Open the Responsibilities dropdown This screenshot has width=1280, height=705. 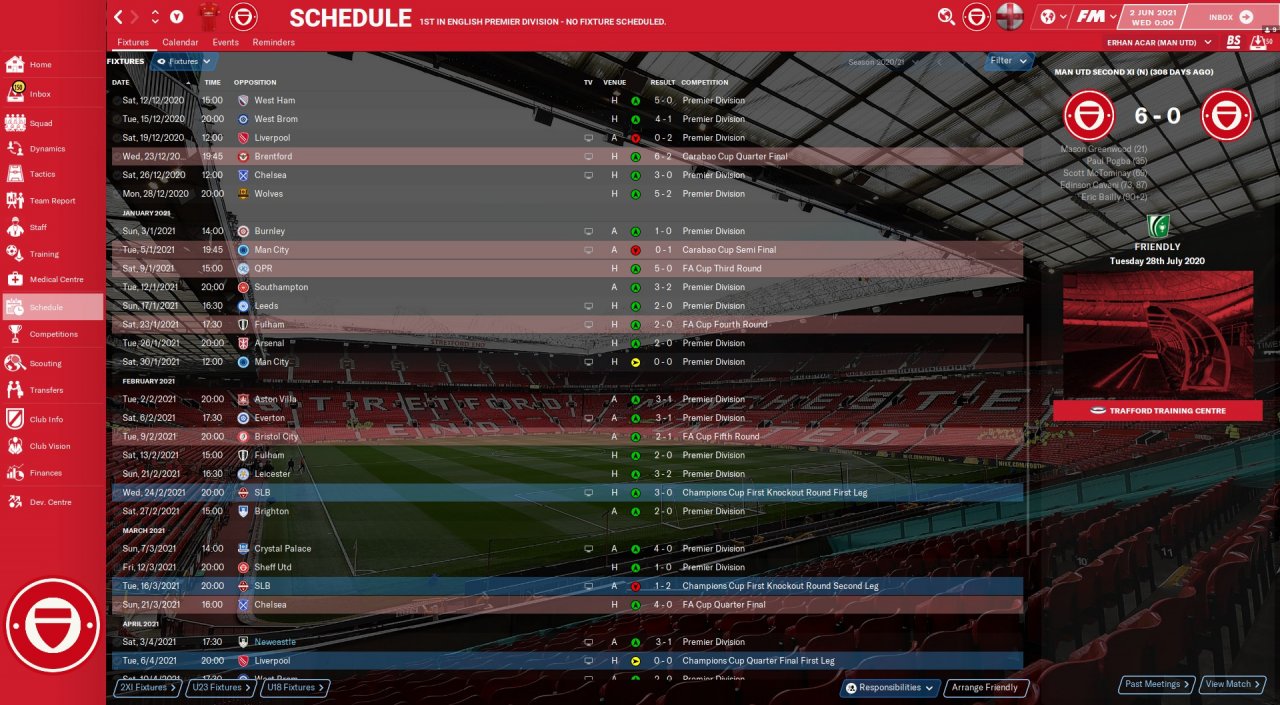(891, 688)
